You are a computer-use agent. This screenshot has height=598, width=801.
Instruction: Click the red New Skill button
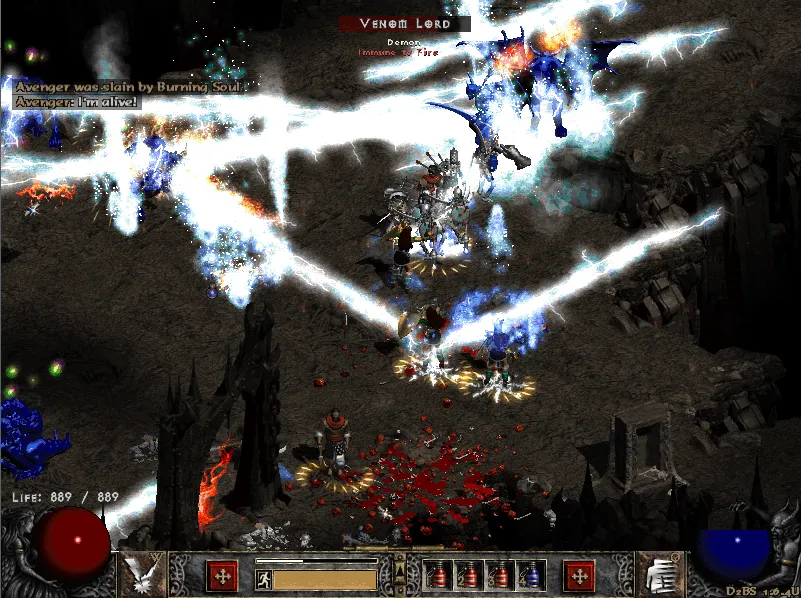[x=579, y=576]
